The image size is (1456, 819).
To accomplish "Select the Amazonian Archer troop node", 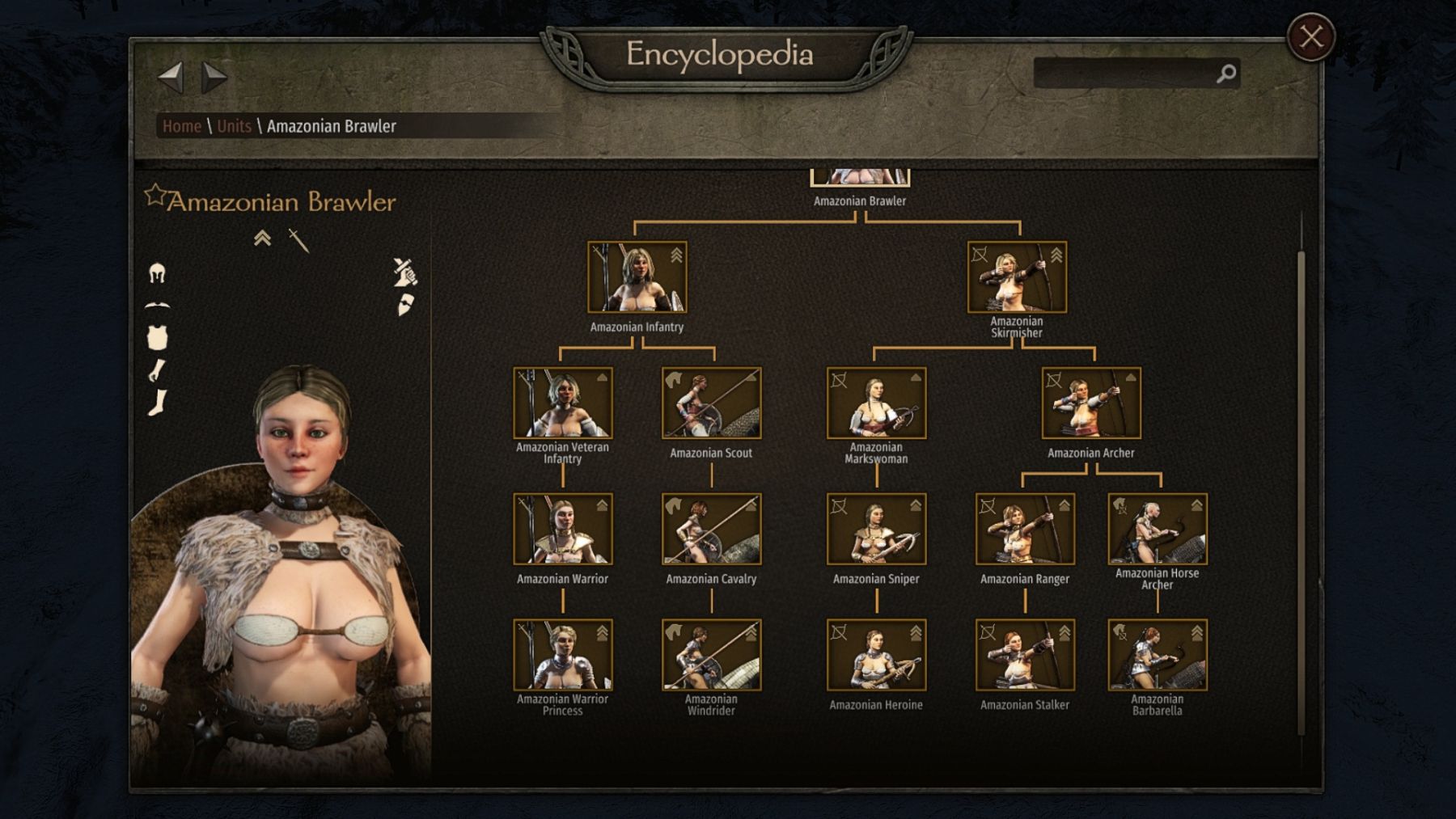I will coord(1091,403).
